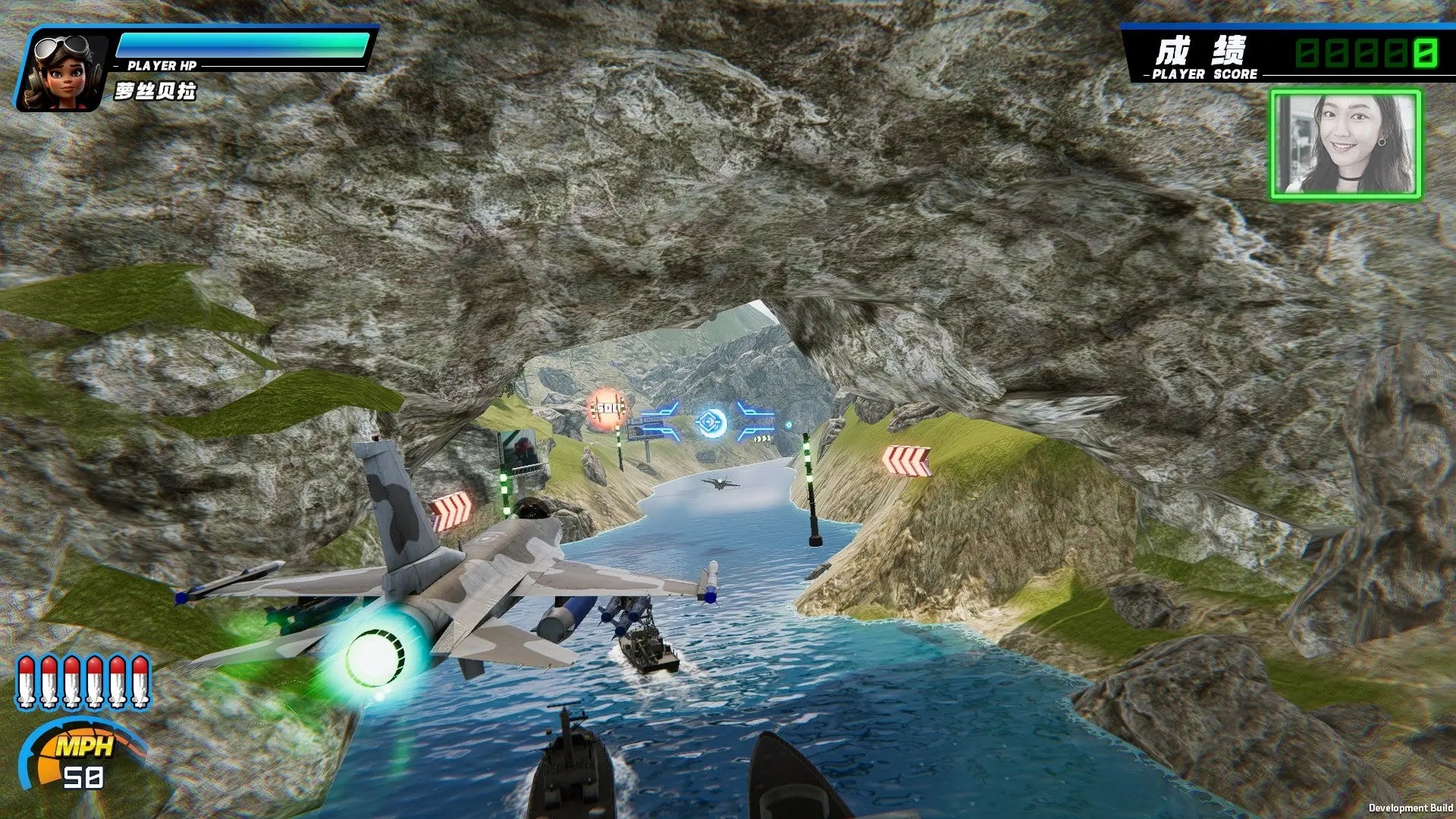Click the pilot avatar portrait

click(x=64, y=68)
